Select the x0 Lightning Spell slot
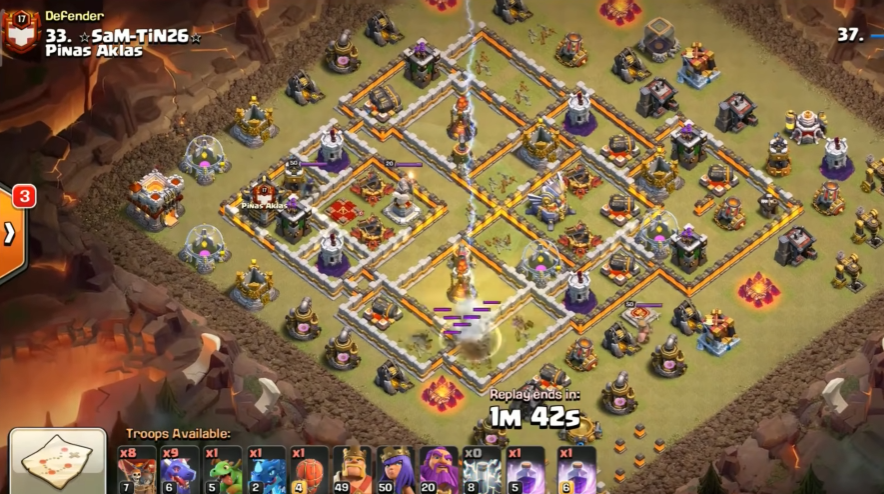The height and width of the screenshot is (494, 884). (481, 470)
